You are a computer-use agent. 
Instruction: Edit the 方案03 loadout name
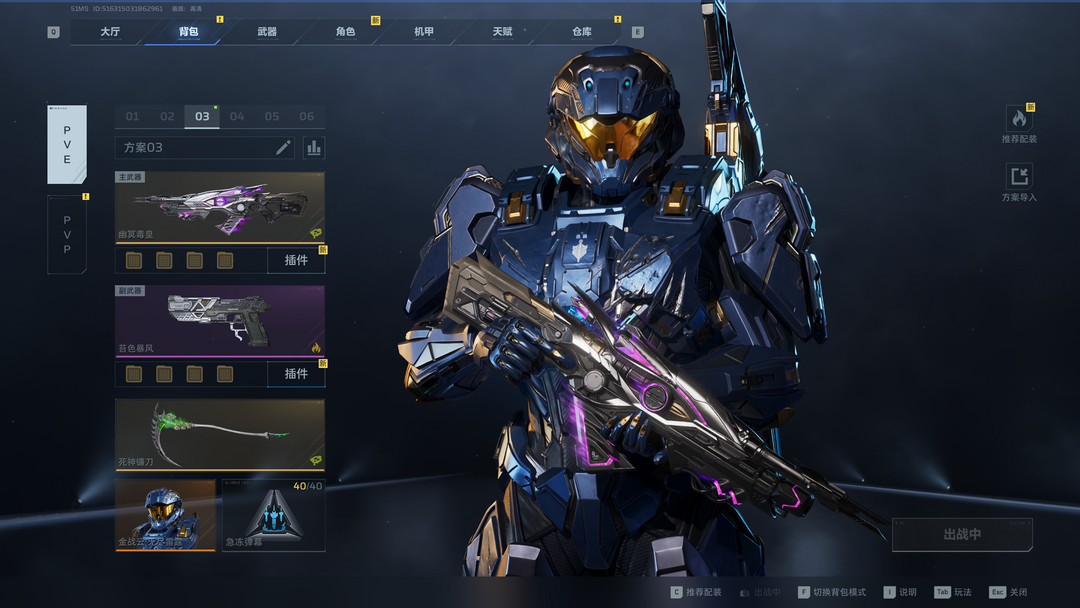pyautogui.click(x=283, y=148)
